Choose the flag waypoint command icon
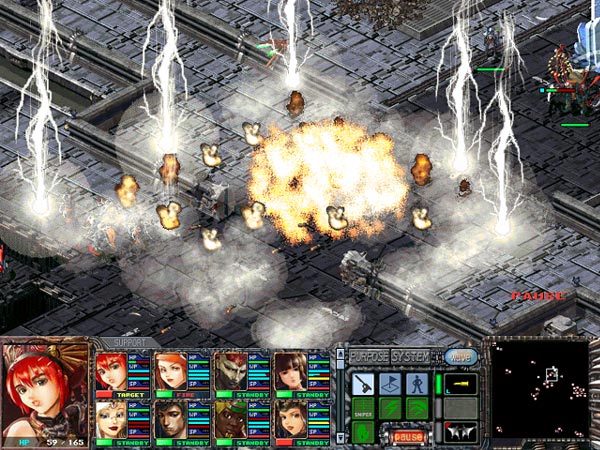Image resolution: width=600 pixels, height=450 pixels. coord(391,383)
